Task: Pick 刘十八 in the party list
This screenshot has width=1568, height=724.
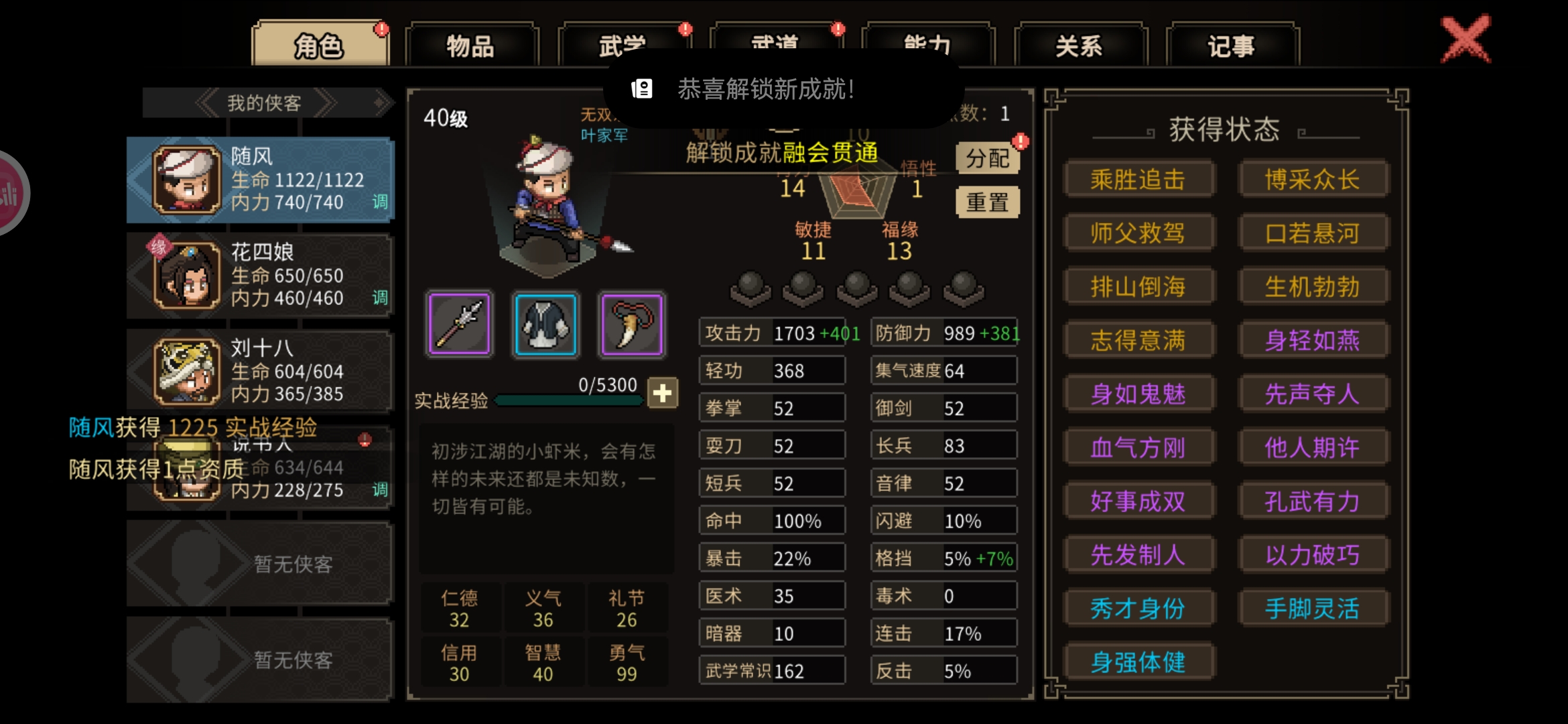Action: (x=260, y=371)
